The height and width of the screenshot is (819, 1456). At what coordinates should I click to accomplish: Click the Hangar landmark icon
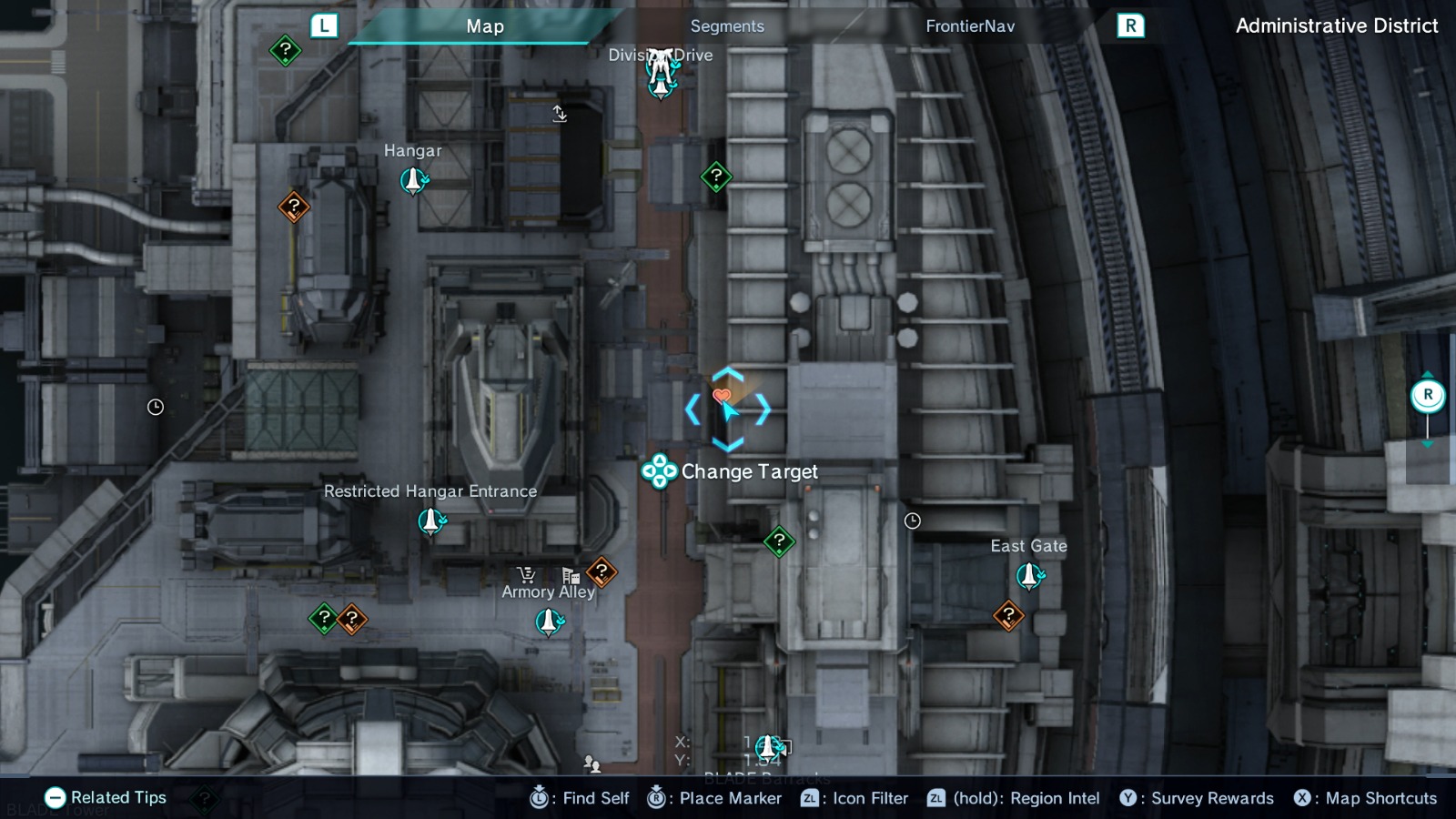click(414, 179)
